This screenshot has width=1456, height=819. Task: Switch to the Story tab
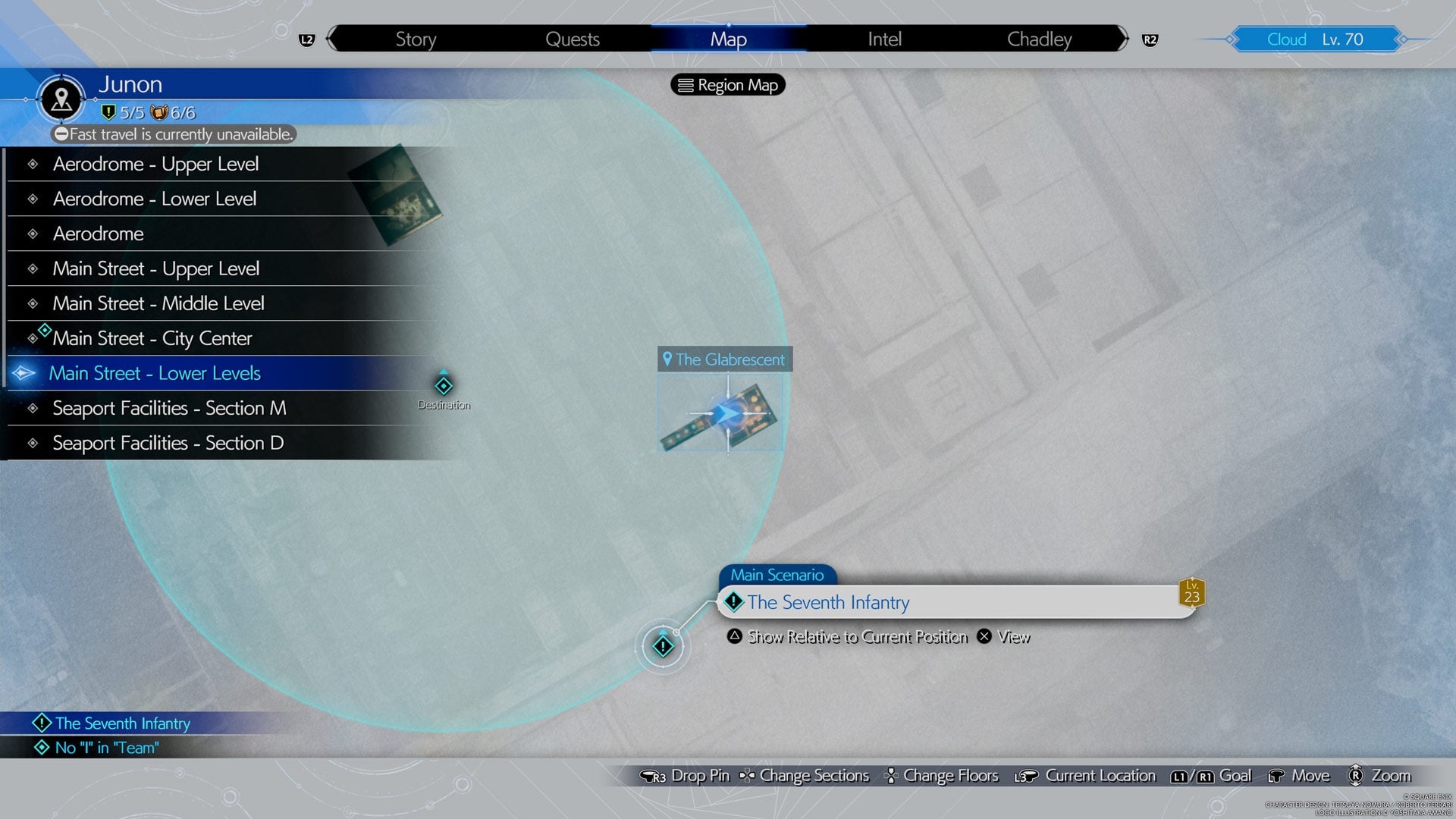(x=416, y=39)
